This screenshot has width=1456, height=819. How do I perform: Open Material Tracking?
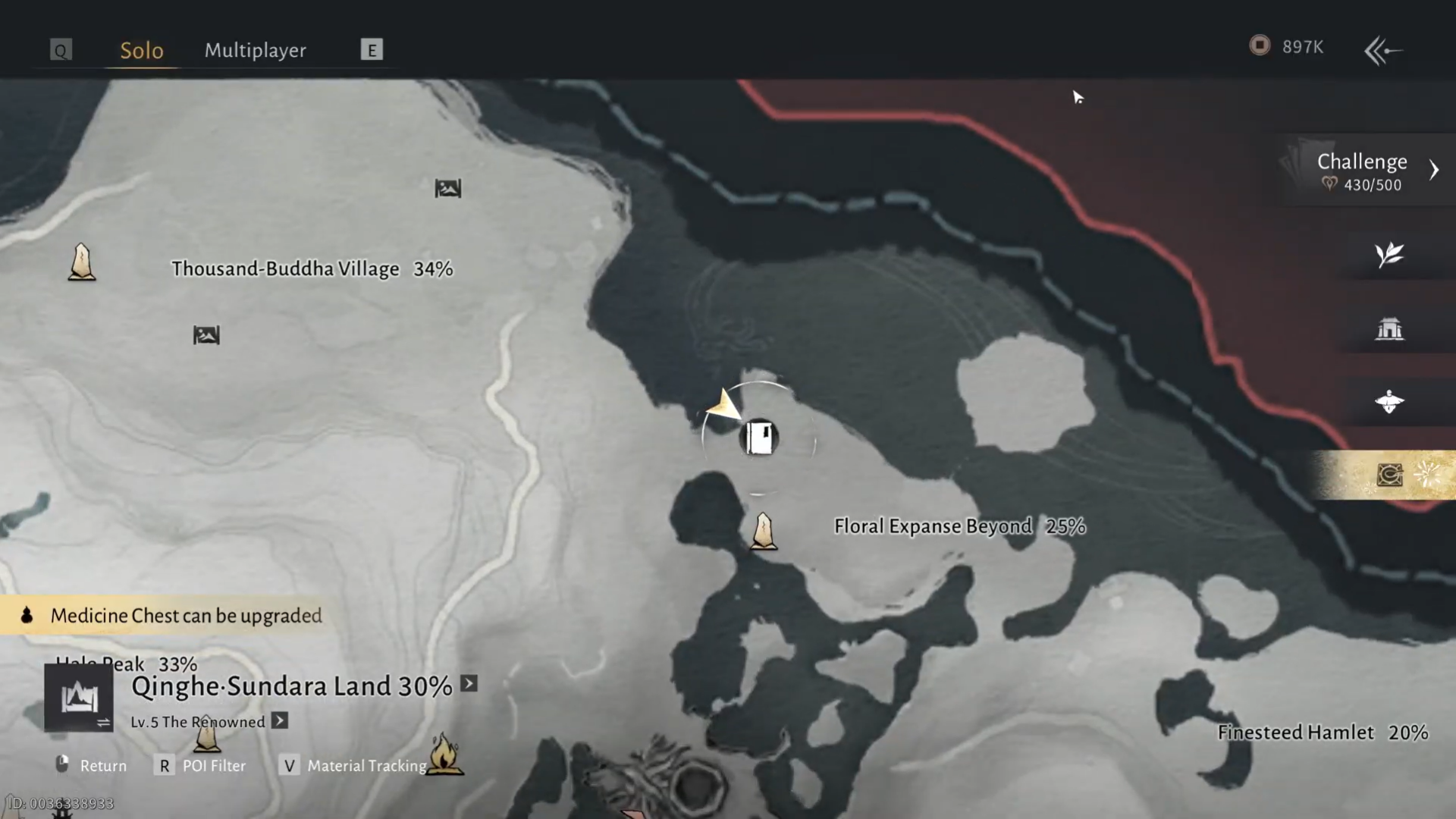pos(355,766)
